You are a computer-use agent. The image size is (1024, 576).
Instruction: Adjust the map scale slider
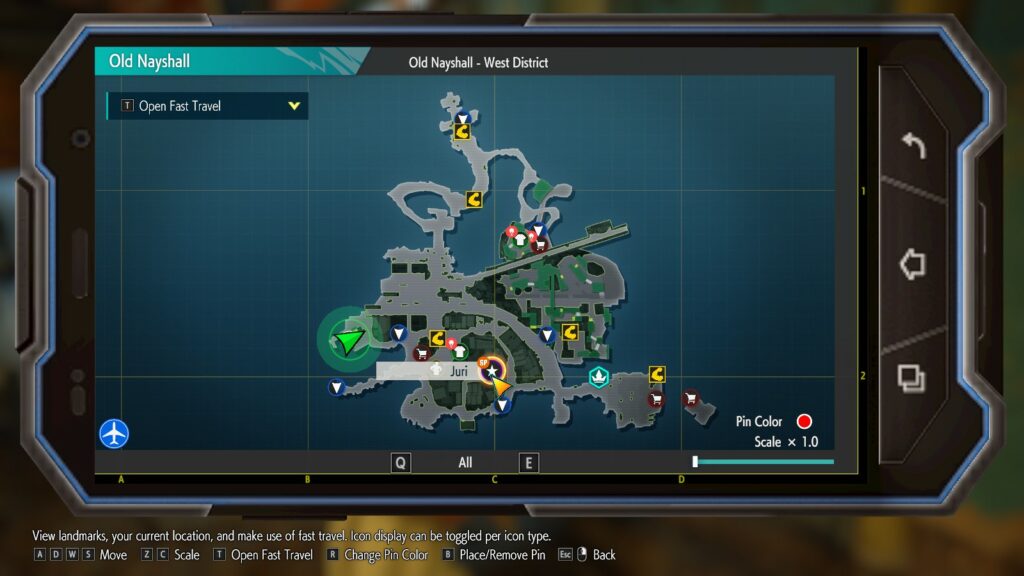[695, 461]
